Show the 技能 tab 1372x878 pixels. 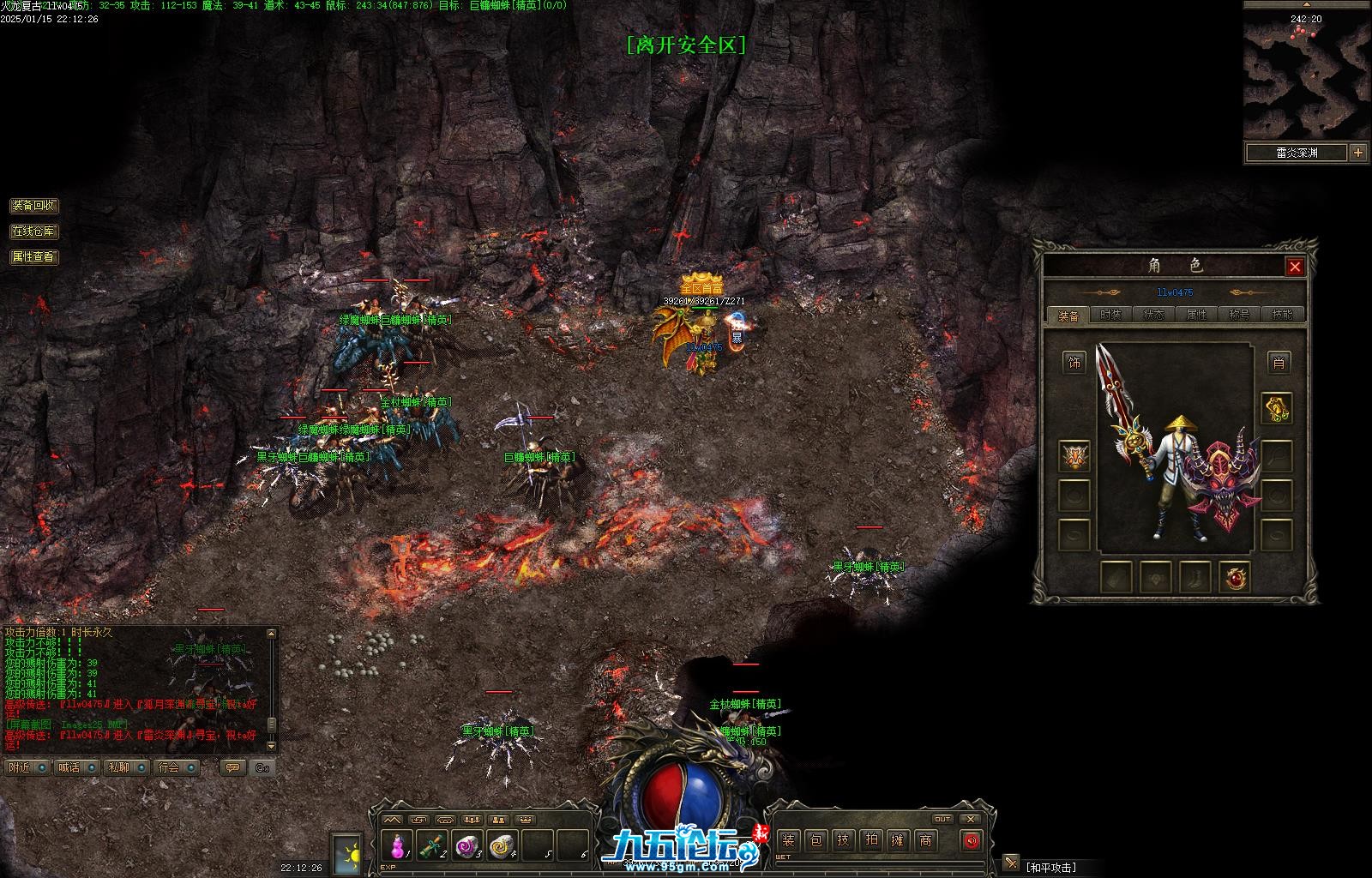point(1282,315)
